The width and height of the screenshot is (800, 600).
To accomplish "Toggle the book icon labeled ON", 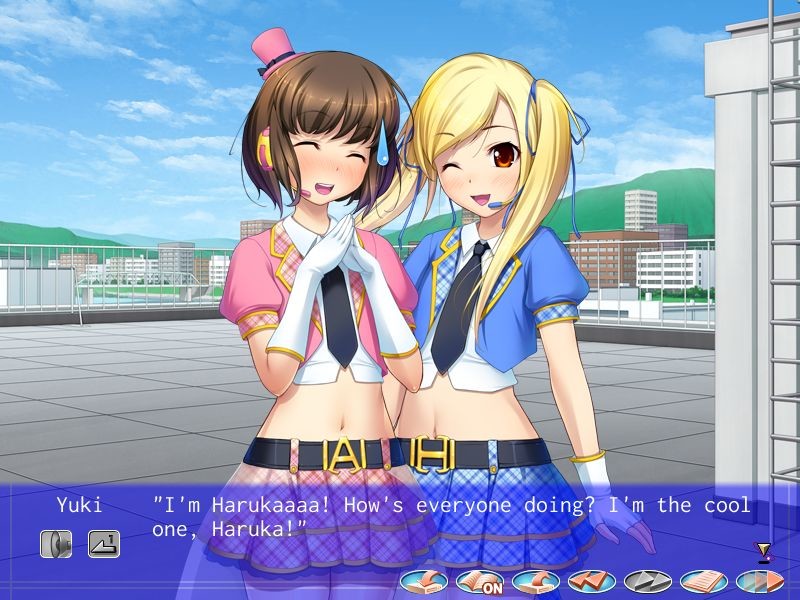I will point(480,580).
